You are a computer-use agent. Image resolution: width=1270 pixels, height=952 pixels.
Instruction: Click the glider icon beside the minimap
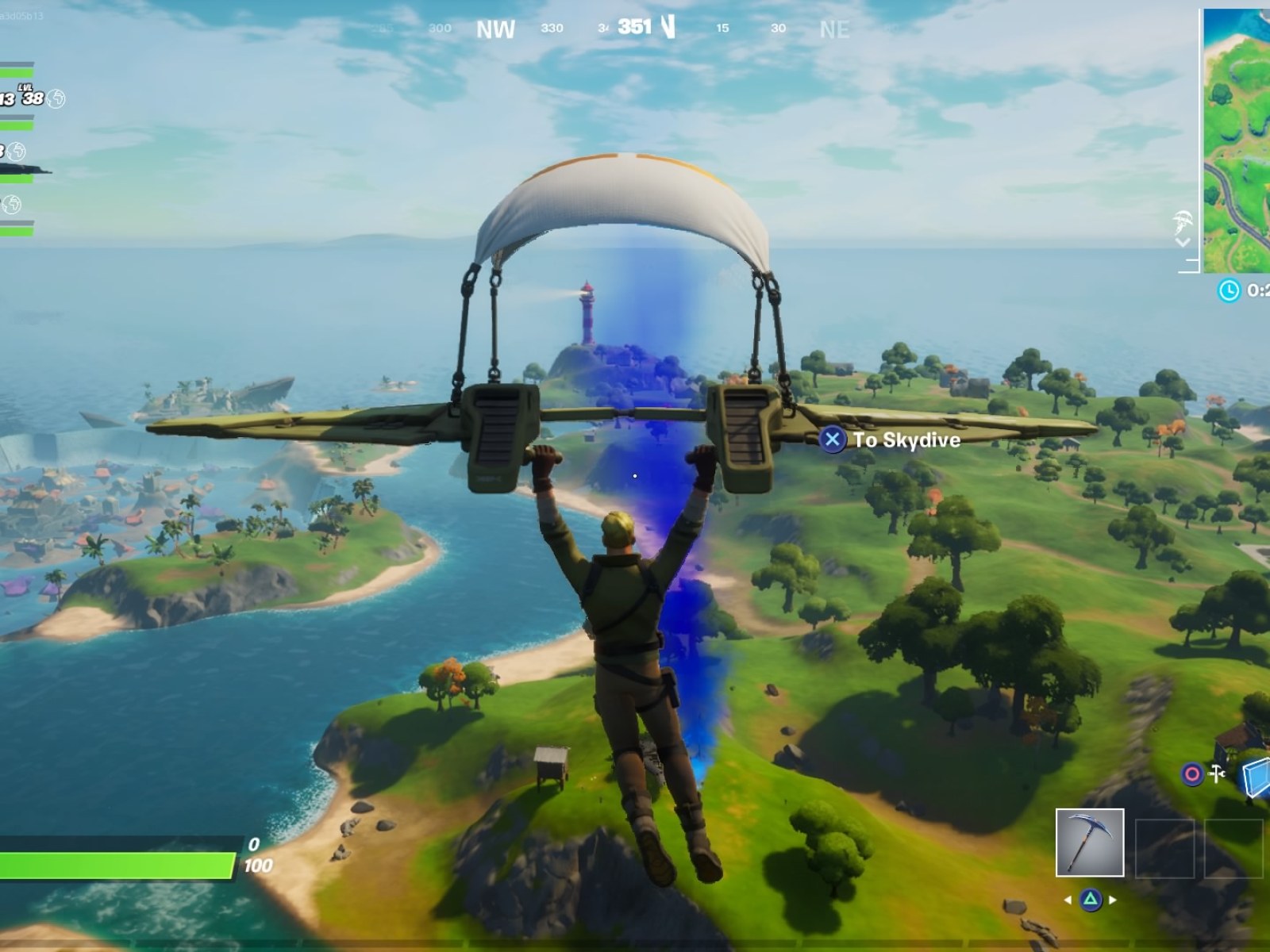pos(1183,220)
